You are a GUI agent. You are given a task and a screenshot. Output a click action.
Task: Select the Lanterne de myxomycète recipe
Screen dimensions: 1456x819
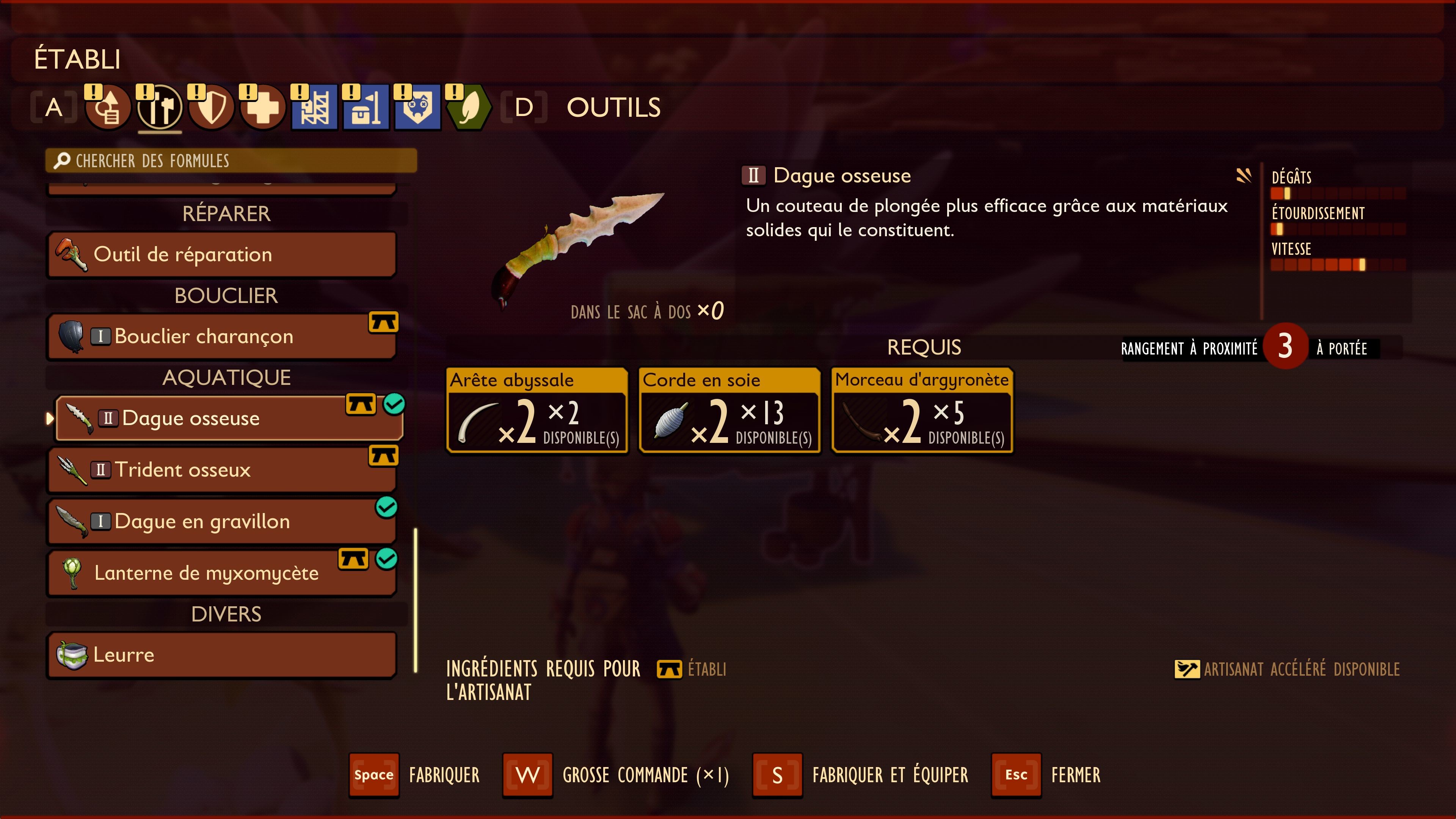click(x=221, y=573)
